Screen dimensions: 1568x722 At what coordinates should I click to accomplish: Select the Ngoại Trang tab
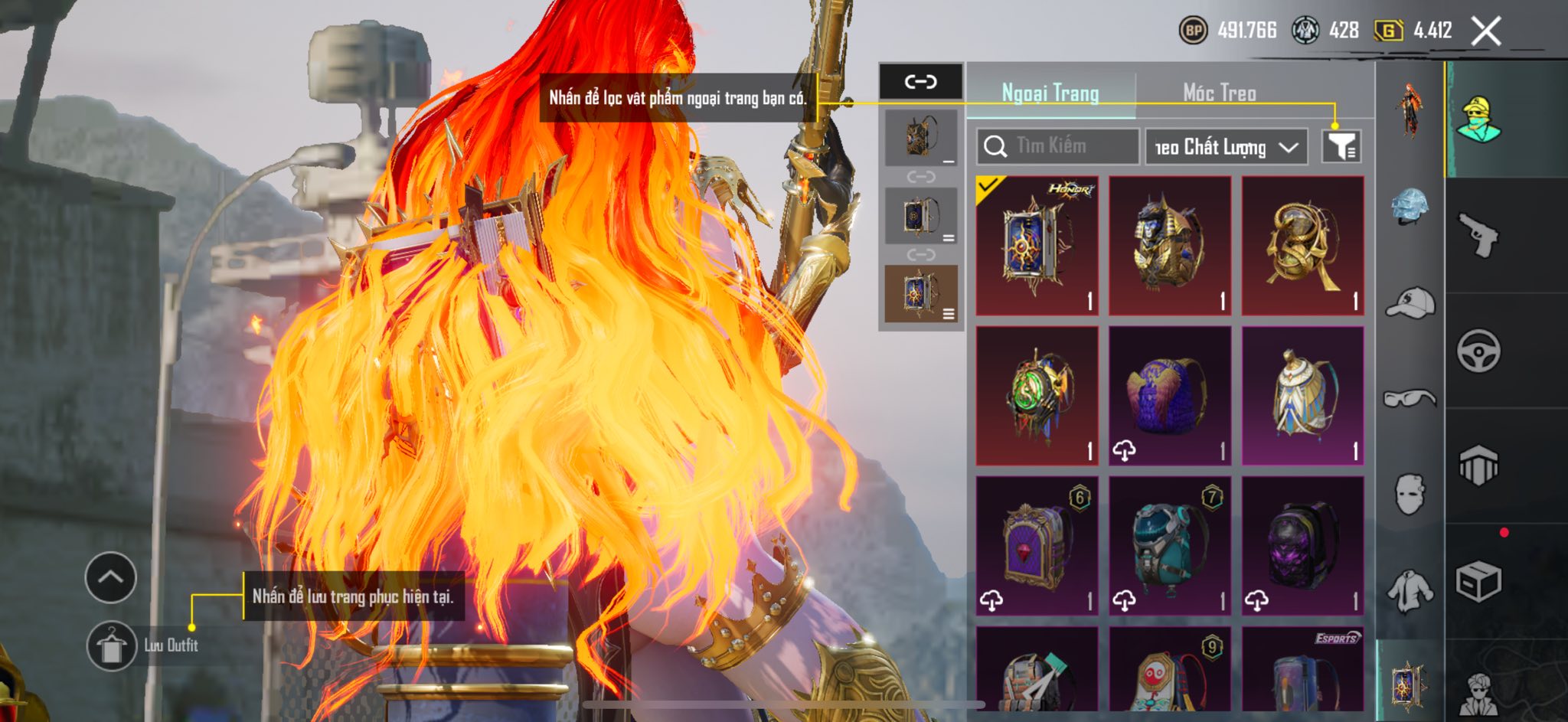tap(1050, 93)
